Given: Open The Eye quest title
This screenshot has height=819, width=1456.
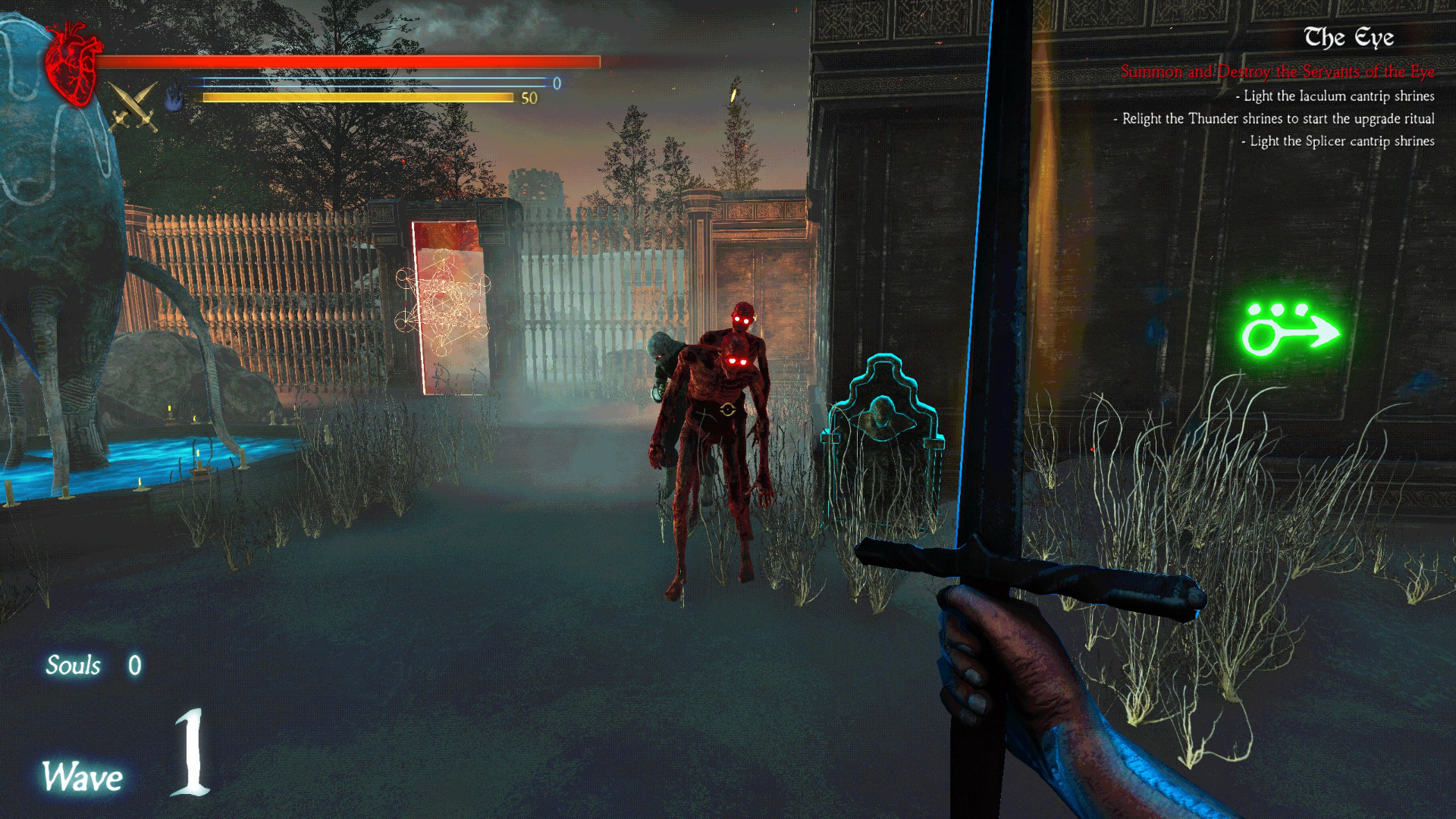Looking at the screenshot, I should [x=1348, y=38].
